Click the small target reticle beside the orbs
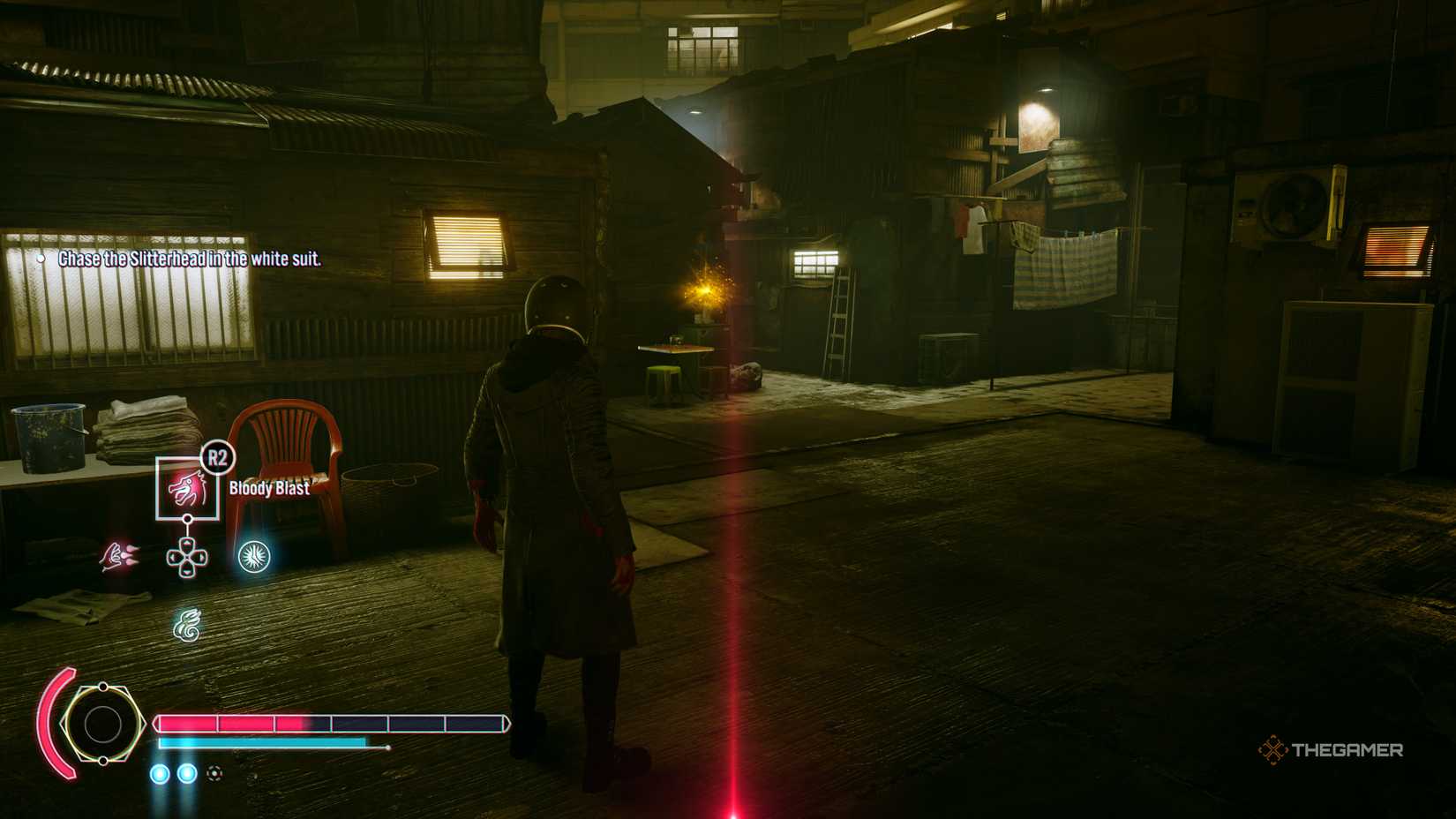 coord(213,773)
